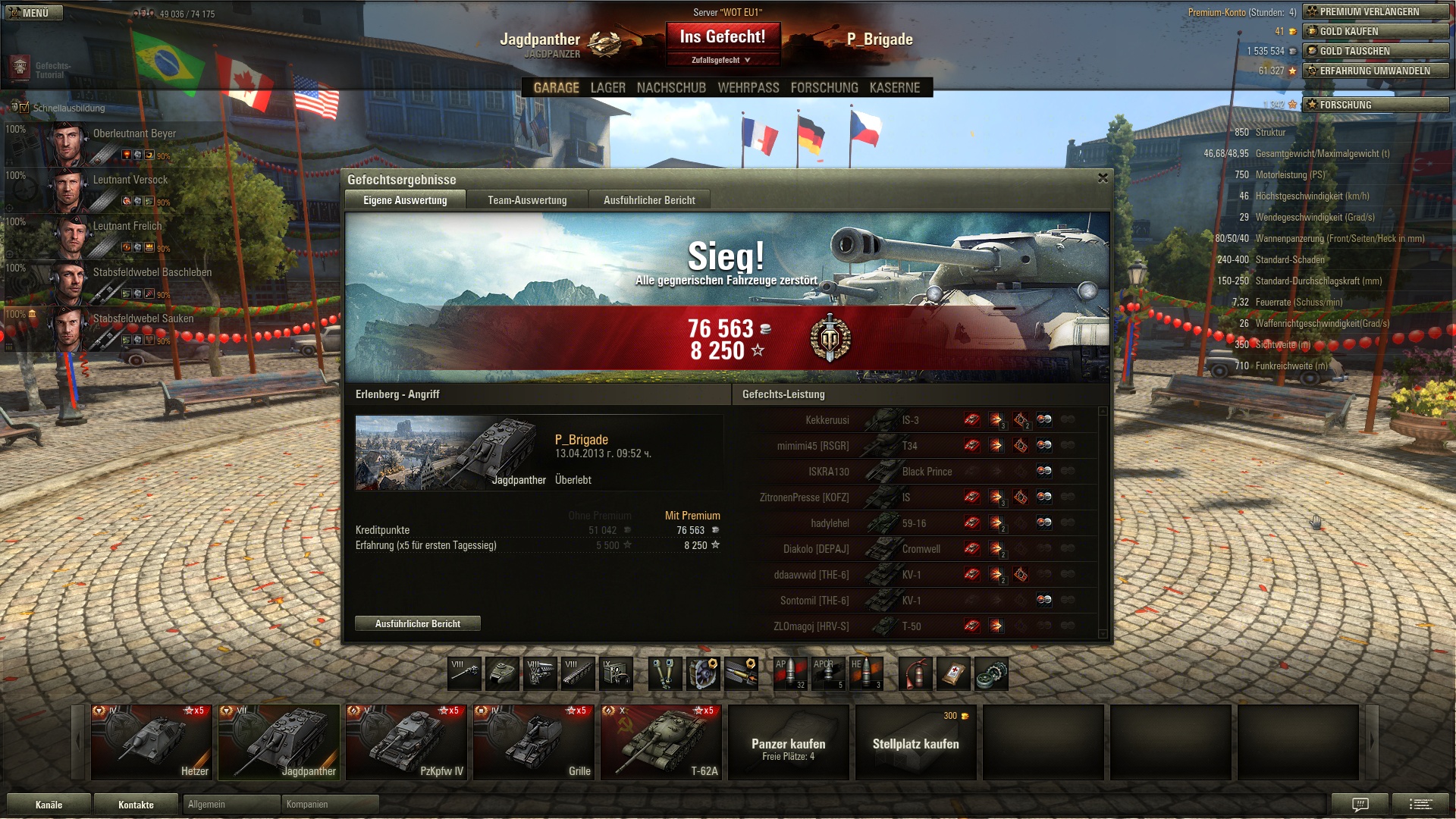
Task: Start battle with Ins Gefecht! button
Action: click(722, 36)
